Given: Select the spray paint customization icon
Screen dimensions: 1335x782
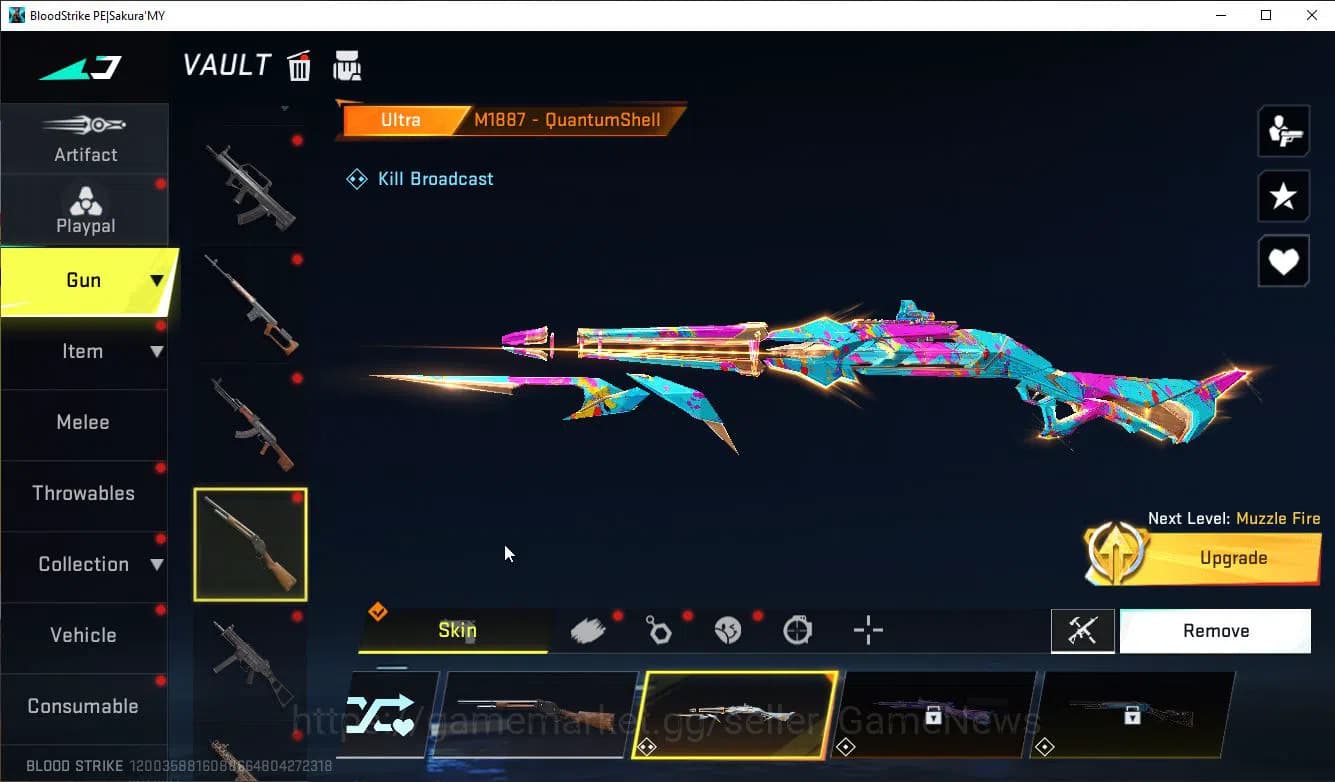Looking at the screenshot, I should [588, 630].
